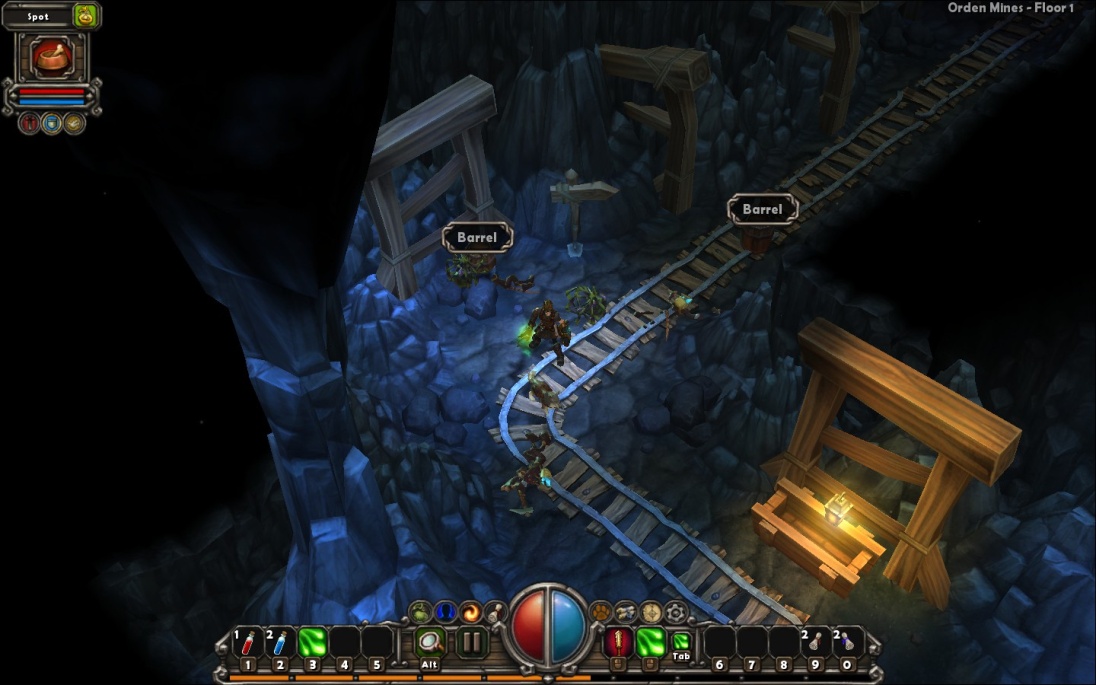Image resolution: width=1096 pixels, height=685 pixels.
Task: Open the gear settings menu icon
Action: tap(677, 612)
